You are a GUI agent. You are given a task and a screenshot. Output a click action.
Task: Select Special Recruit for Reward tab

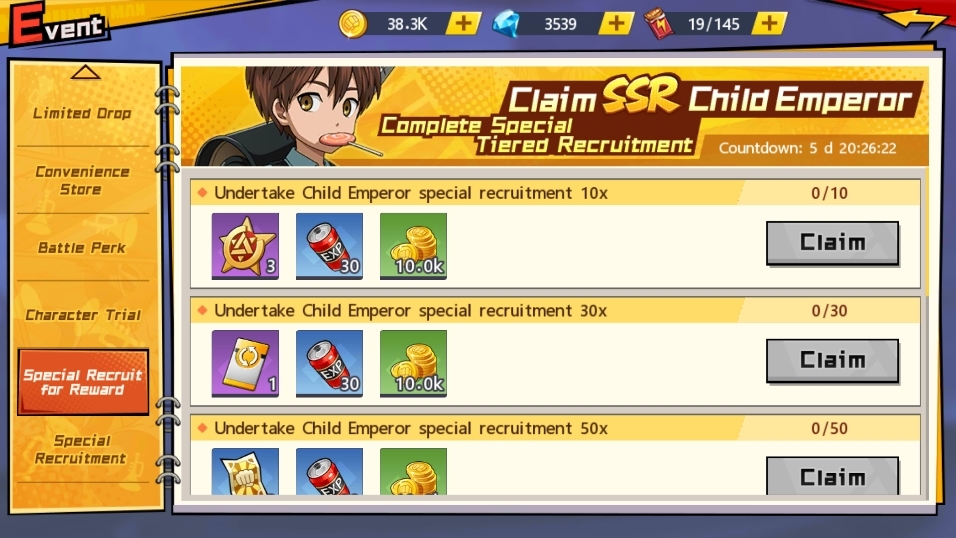coord(83,382)
